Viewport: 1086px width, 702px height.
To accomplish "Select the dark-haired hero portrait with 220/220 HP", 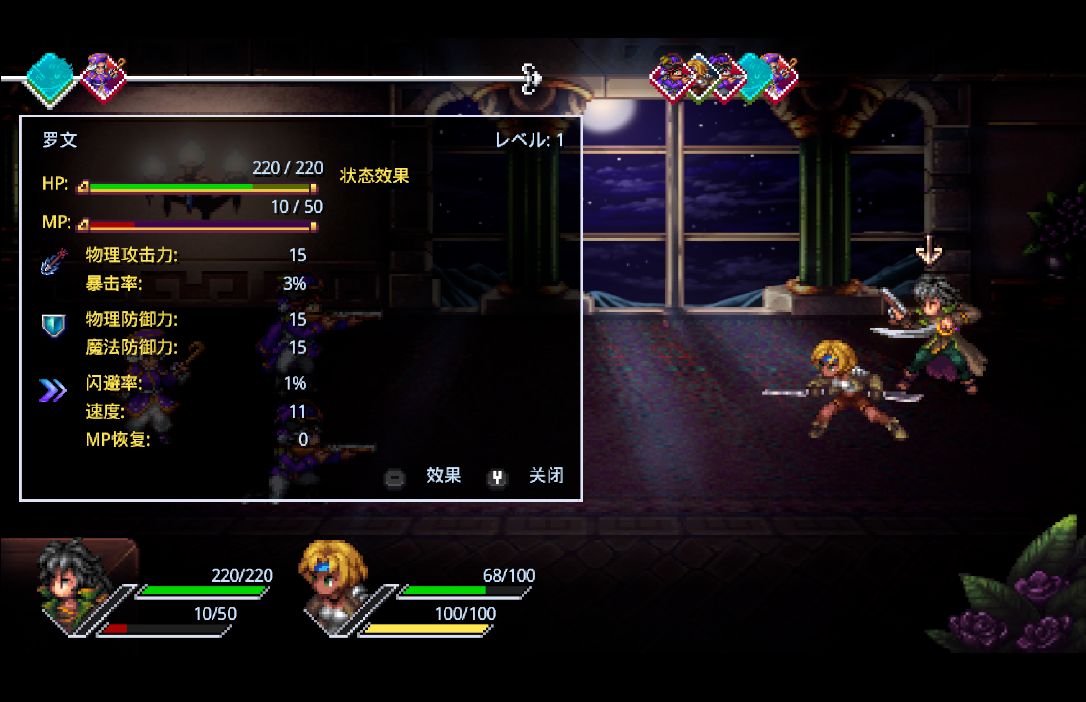I will click(x=73, y=587).
